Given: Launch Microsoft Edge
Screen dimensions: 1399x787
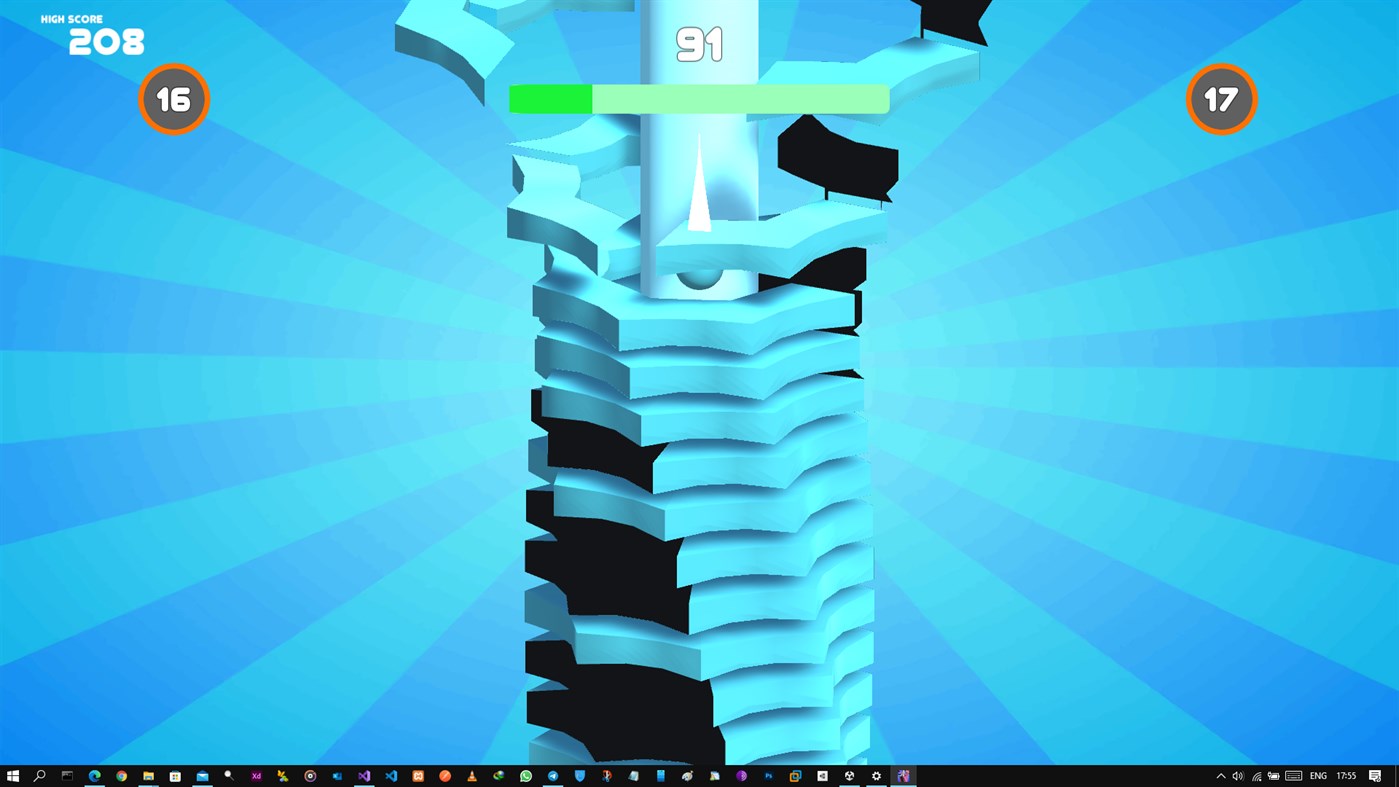Looking at the screenshot, I should [x=93, y=775].
